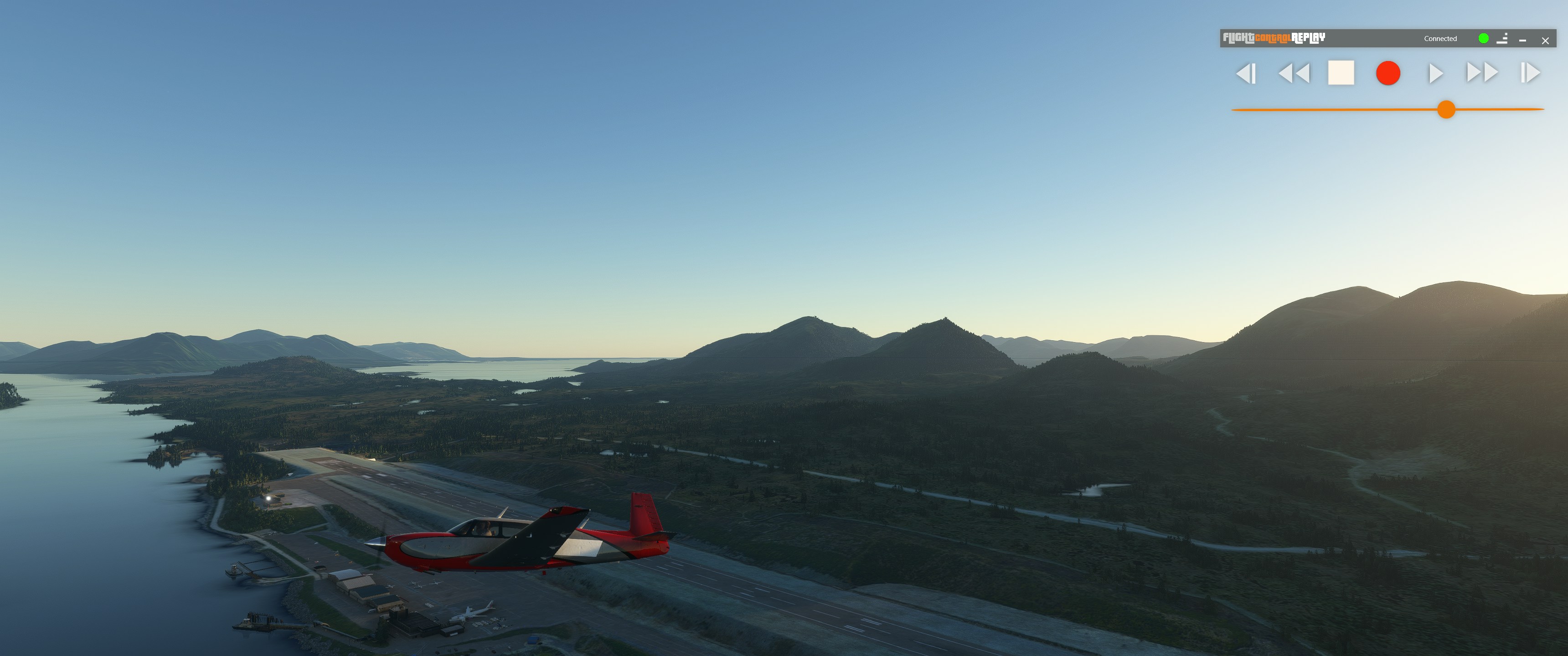The height and width of the screenshot is (656, 1568).
Task: Jump to the start of the replay
Action: coord(1245,74)
